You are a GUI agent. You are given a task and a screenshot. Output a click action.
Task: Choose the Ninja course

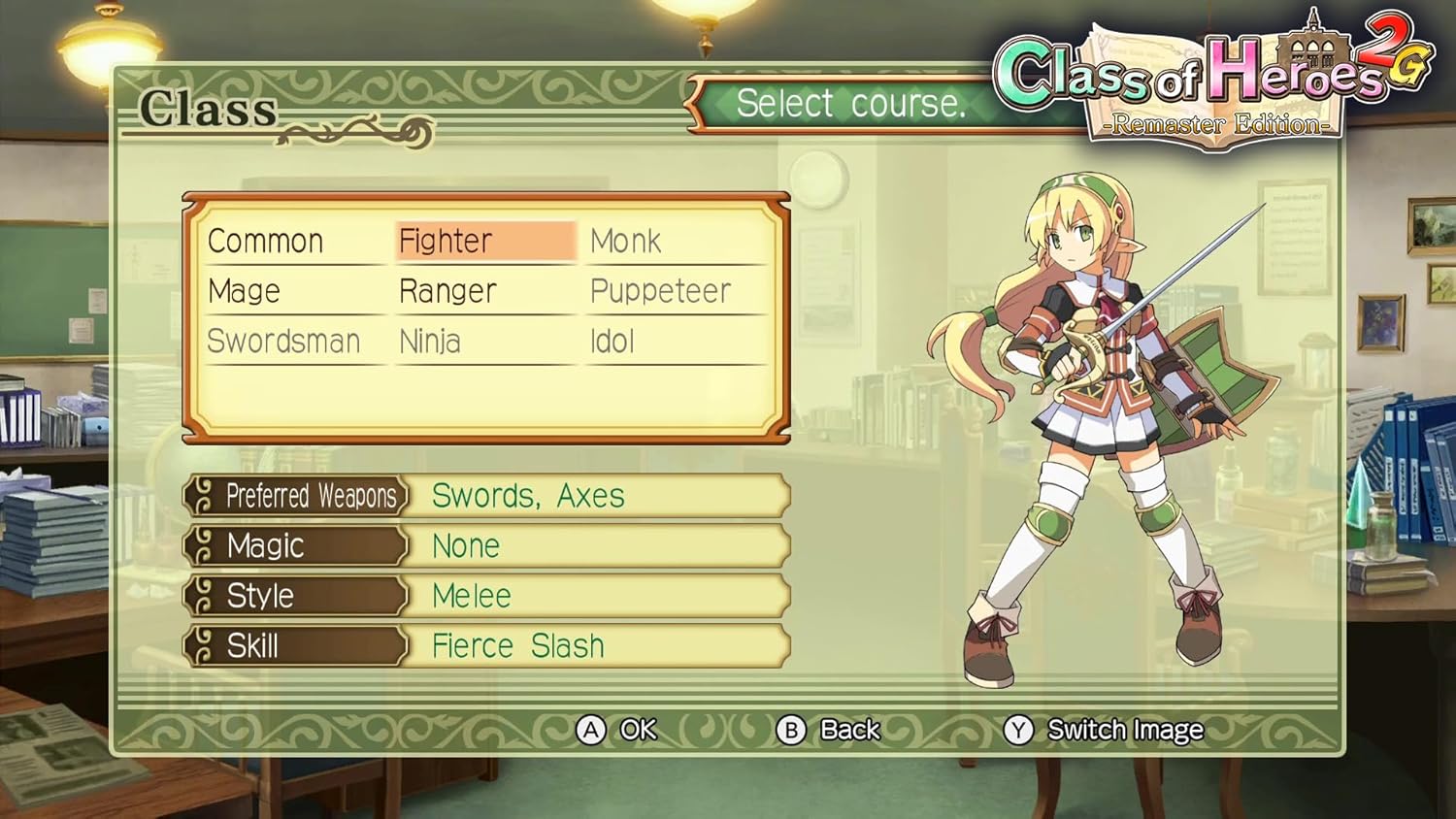point(430,342)
